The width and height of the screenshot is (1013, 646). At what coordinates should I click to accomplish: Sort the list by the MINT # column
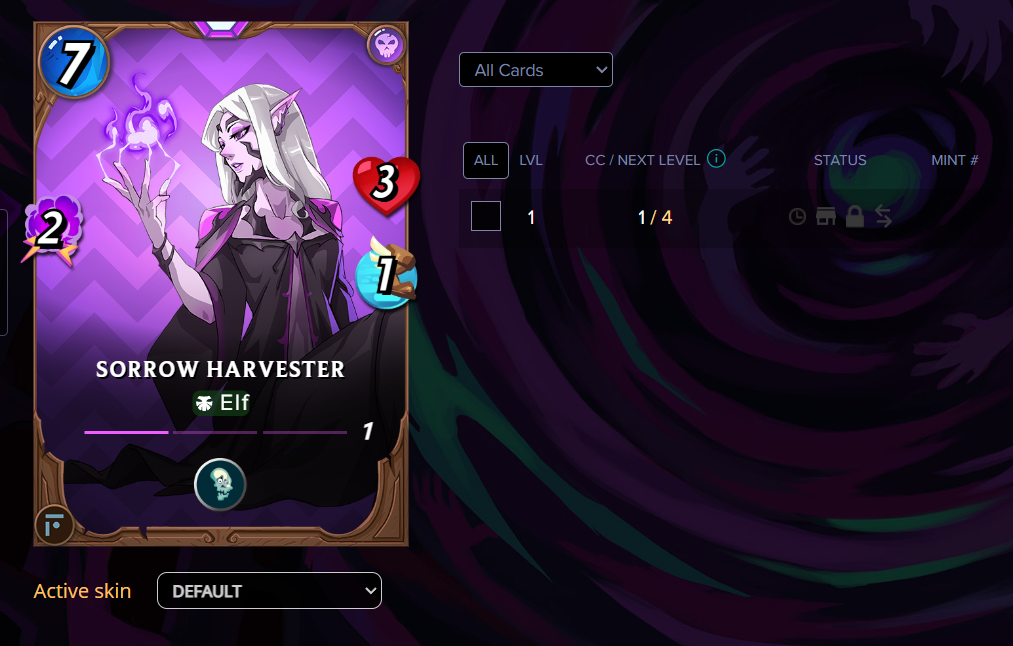click(954, 160)
